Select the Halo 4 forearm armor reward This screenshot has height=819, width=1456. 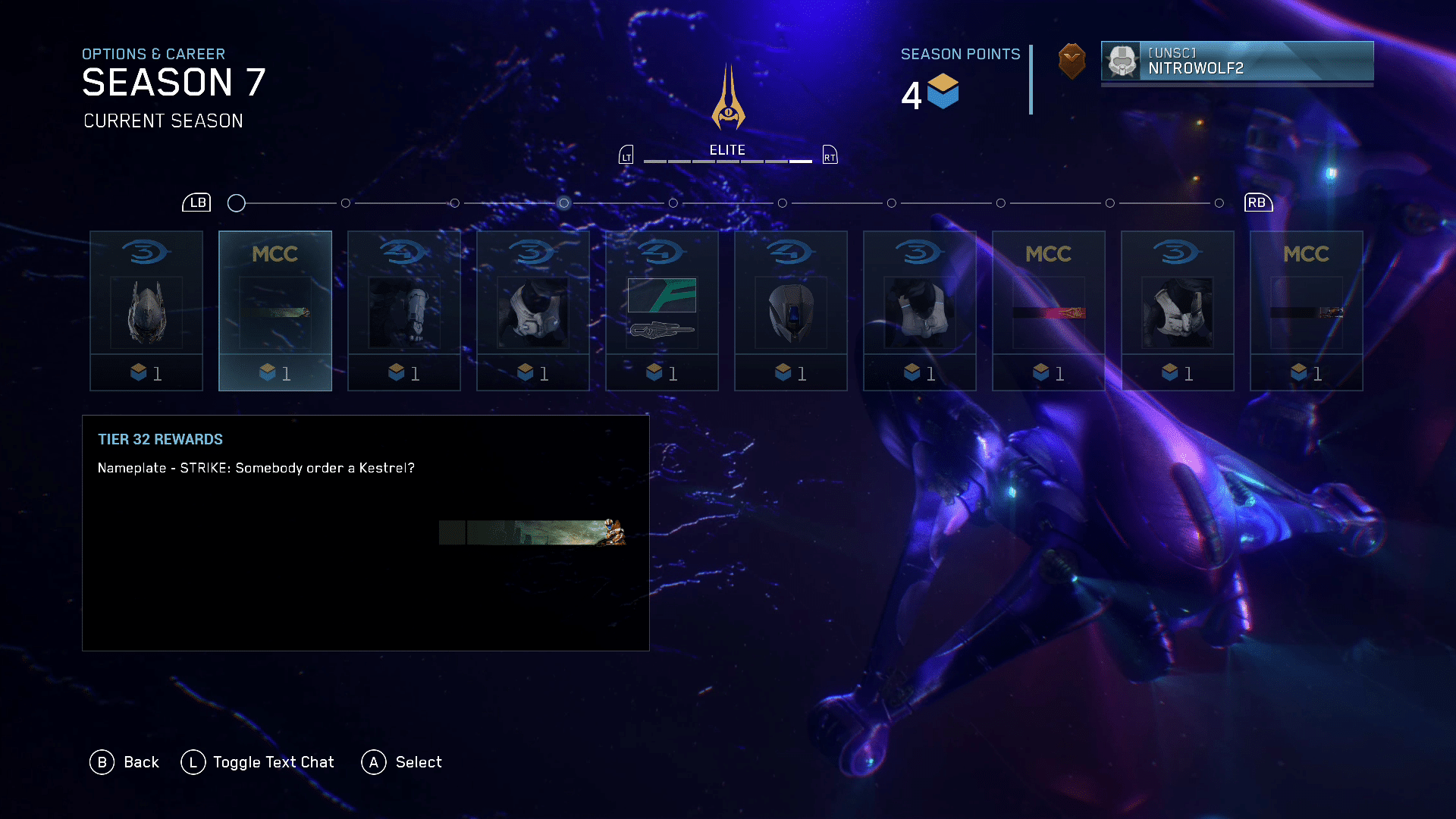pos(404,311)
